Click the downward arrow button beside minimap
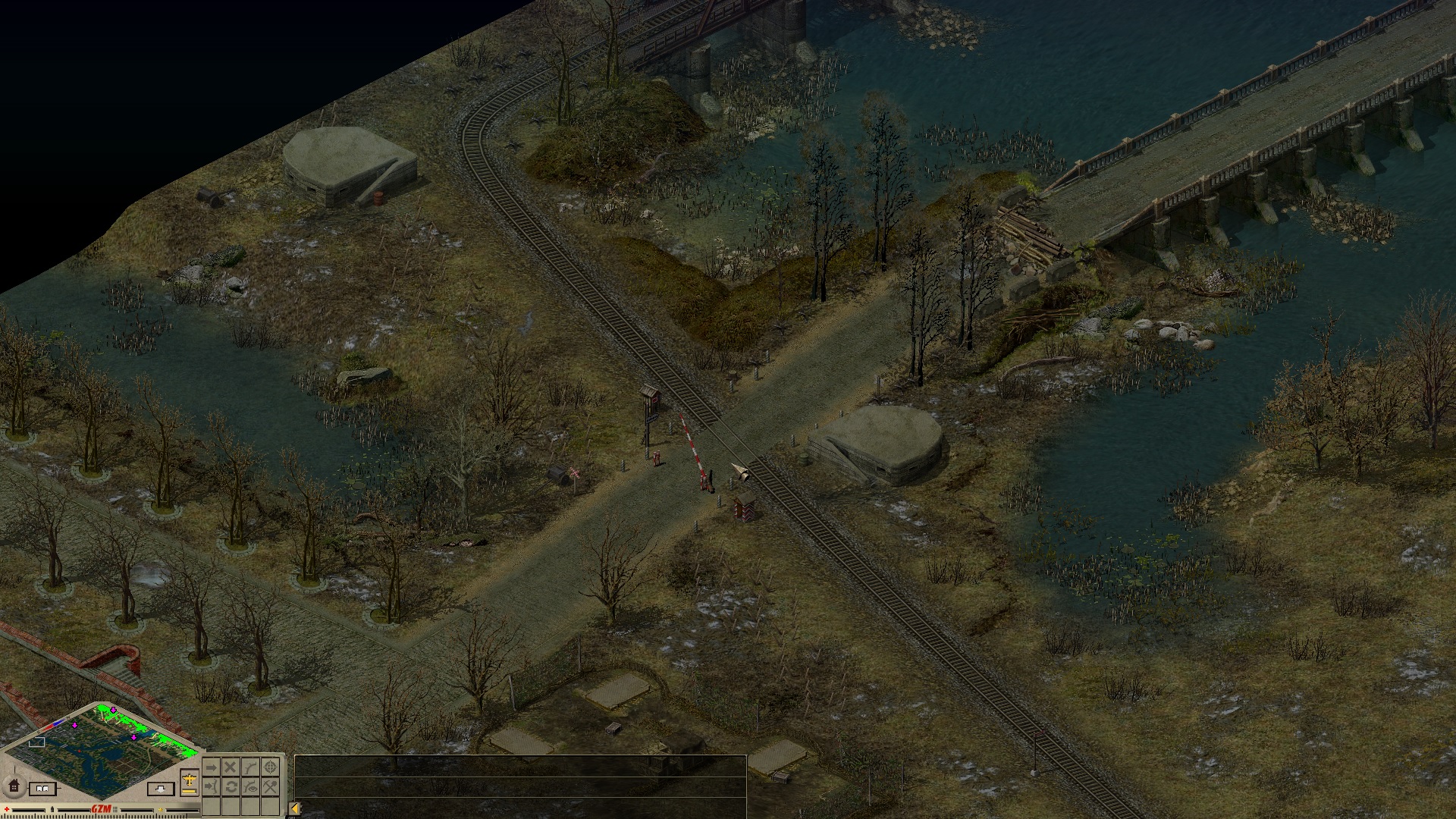1456x819 pixels. coord(160,789)
